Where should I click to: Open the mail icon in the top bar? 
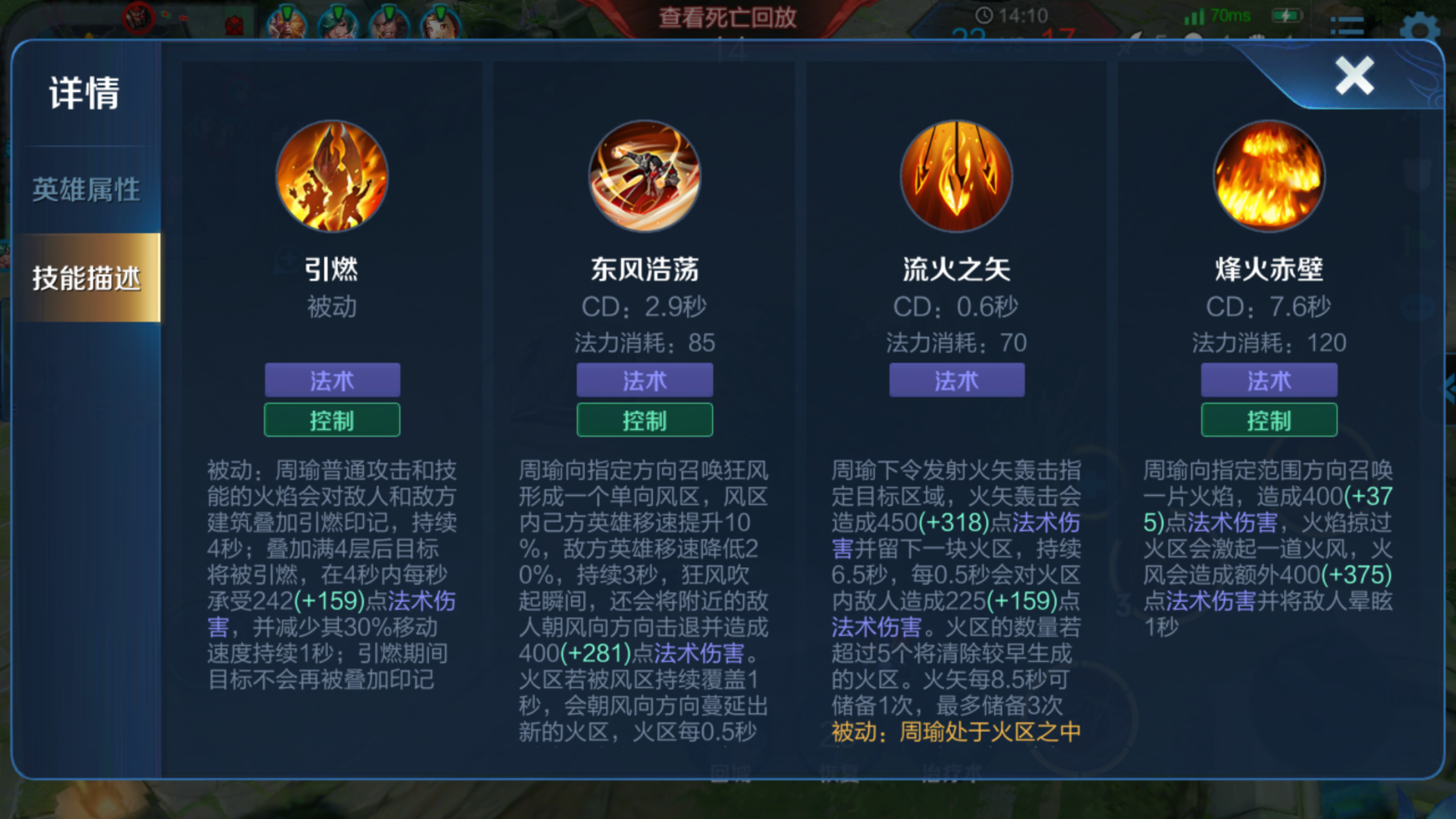(234, 25)
